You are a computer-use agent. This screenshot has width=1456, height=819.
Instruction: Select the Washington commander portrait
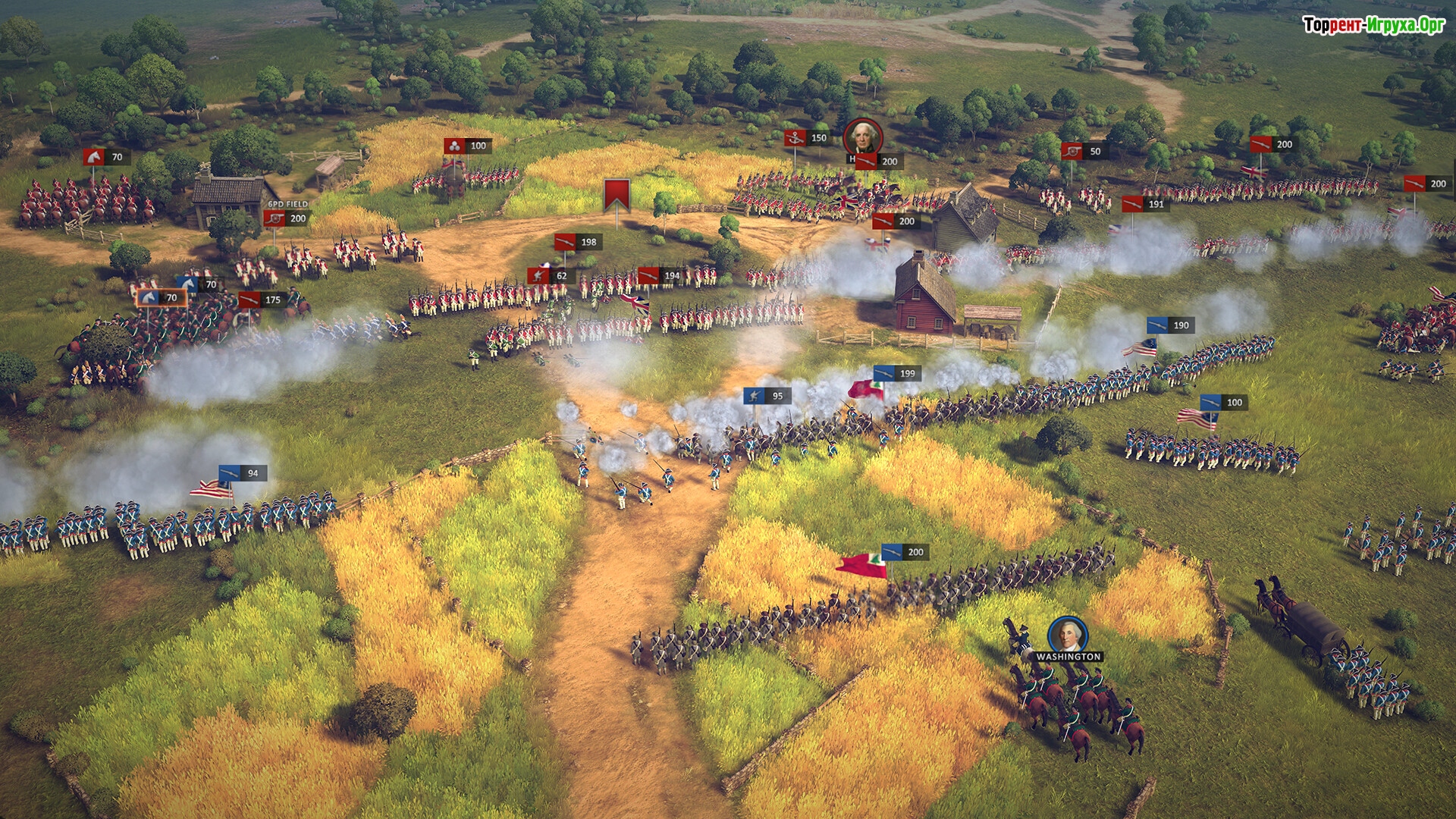point(1067,635)
